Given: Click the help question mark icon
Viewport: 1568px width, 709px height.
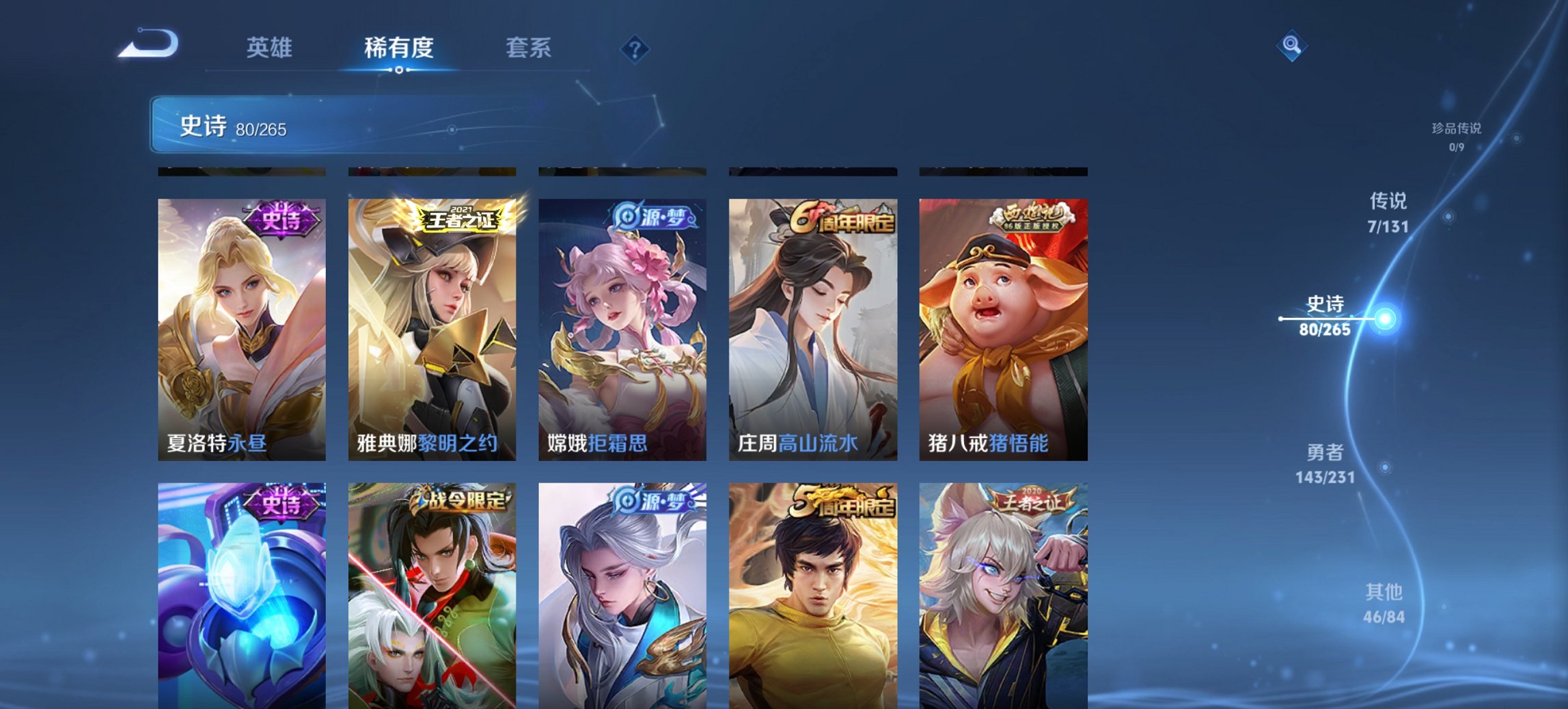Looking at the screenshot, I should click(x=635, y=48).
